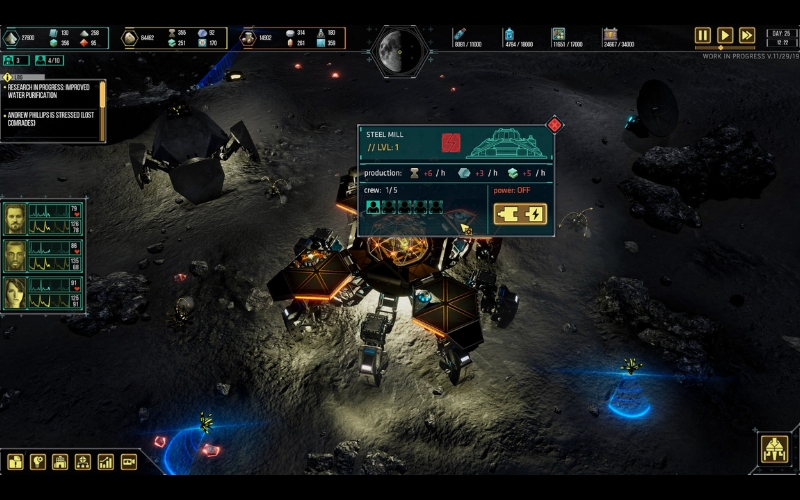
Task: Show the bar chart statistics panel
Action: coord(106,462)
